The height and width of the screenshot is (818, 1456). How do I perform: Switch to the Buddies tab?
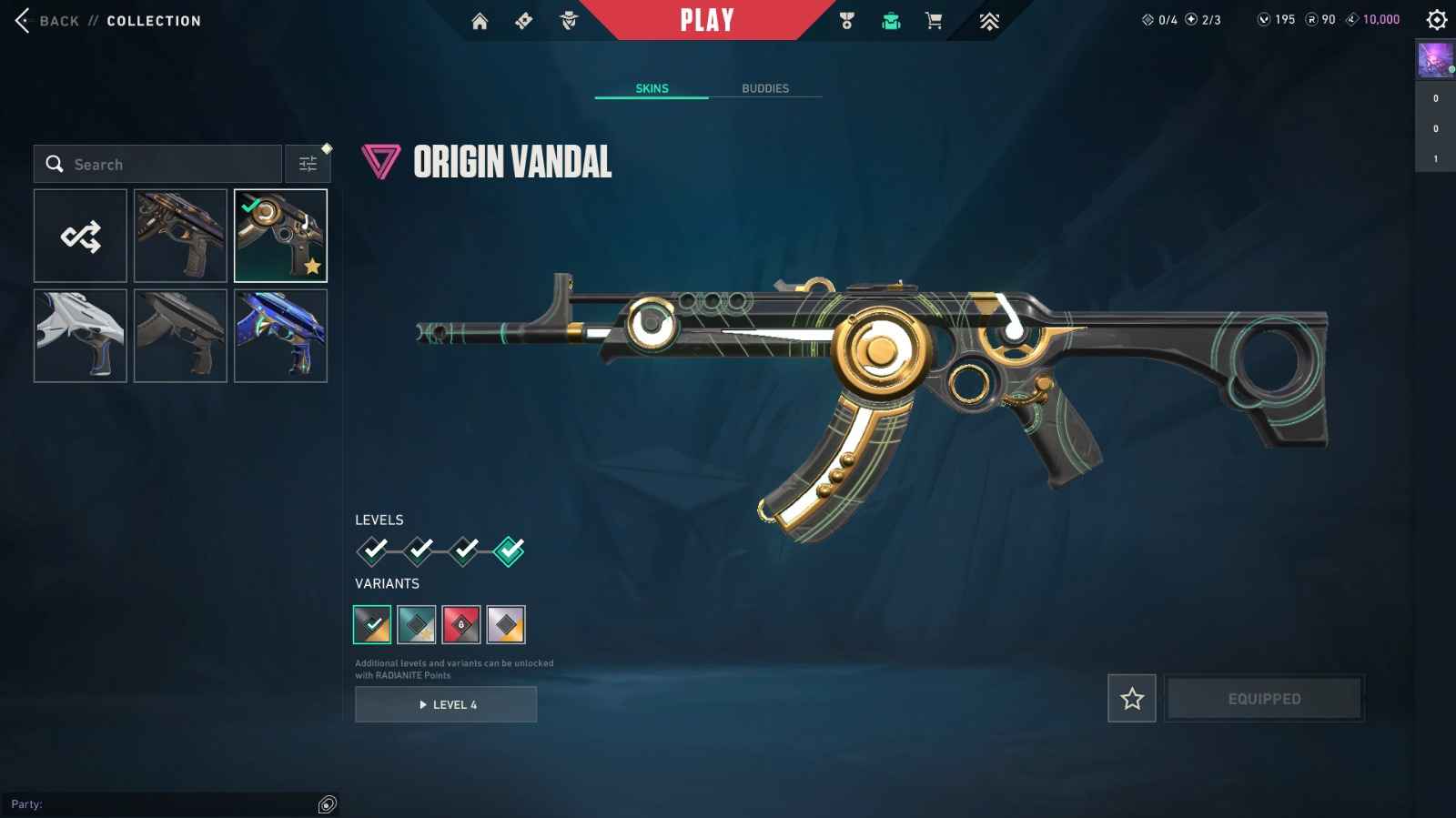(765, 88)
